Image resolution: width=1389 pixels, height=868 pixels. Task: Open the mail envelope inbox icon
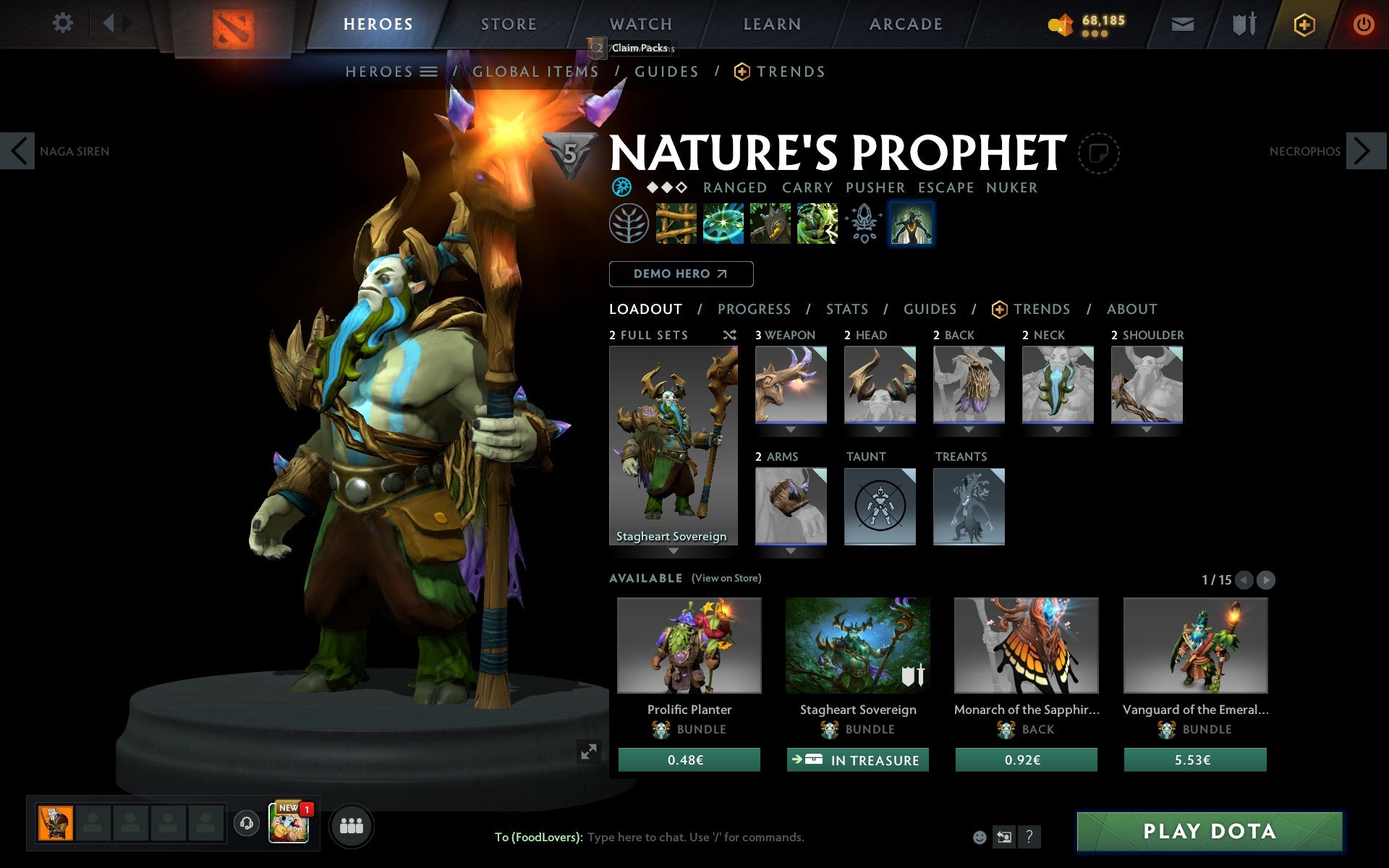click(x=1182, y=23)
